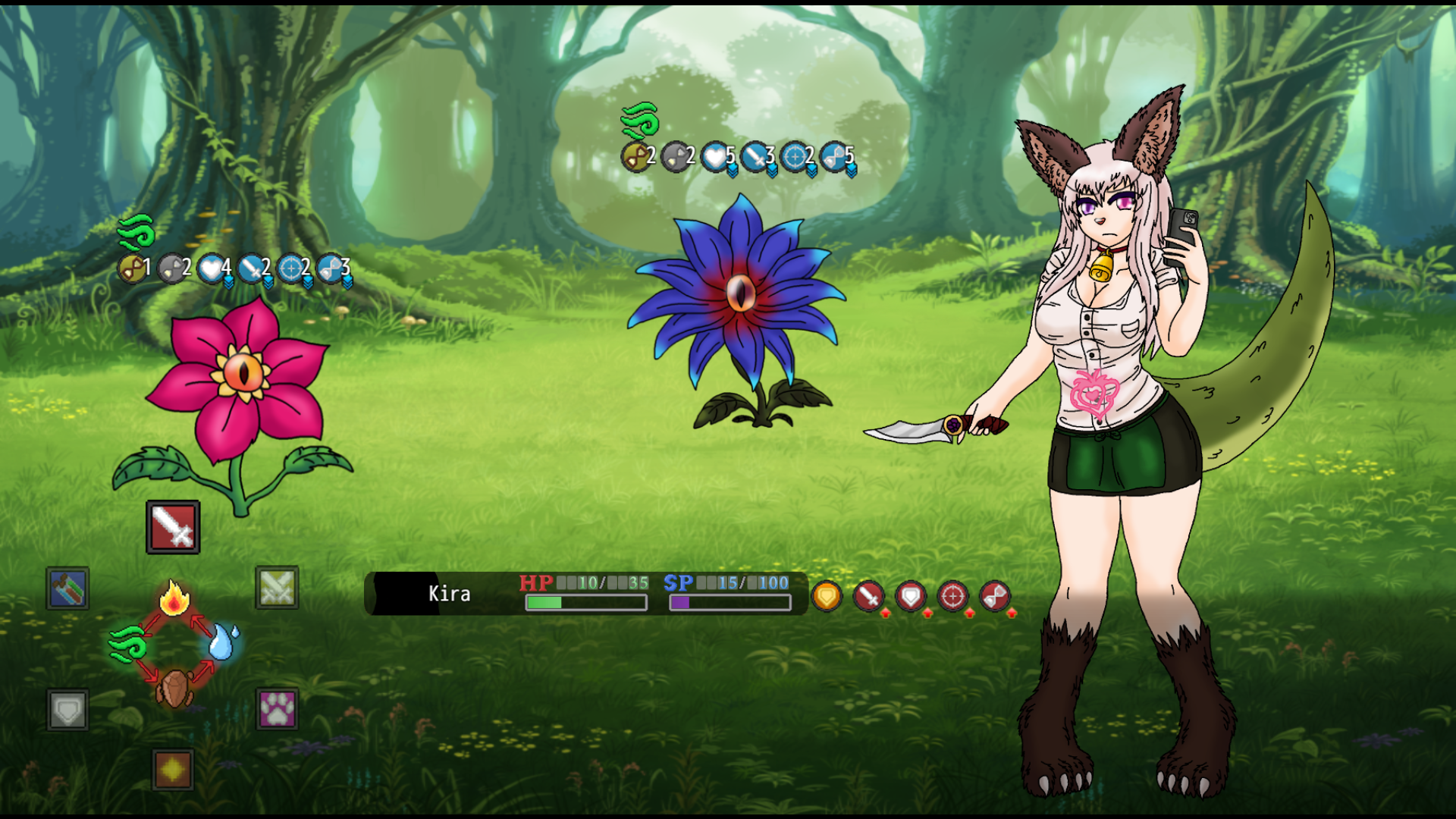Viewport: 1456px width, 819px height.
Task: Click the yellow sparkle command icon
Action: [173, 770]
